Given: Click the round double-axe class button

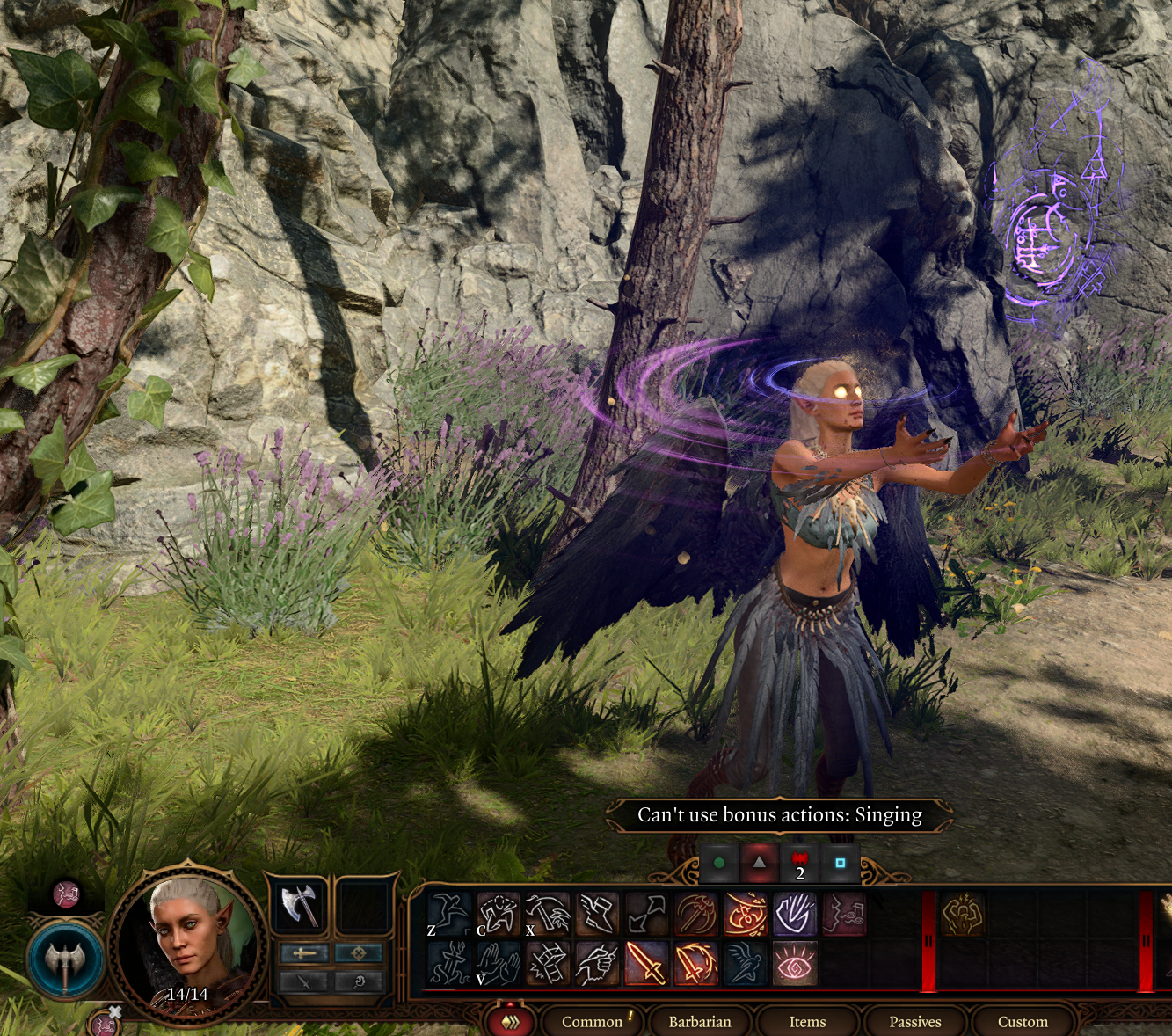Looking at the screenshot, I should point(65,960).
